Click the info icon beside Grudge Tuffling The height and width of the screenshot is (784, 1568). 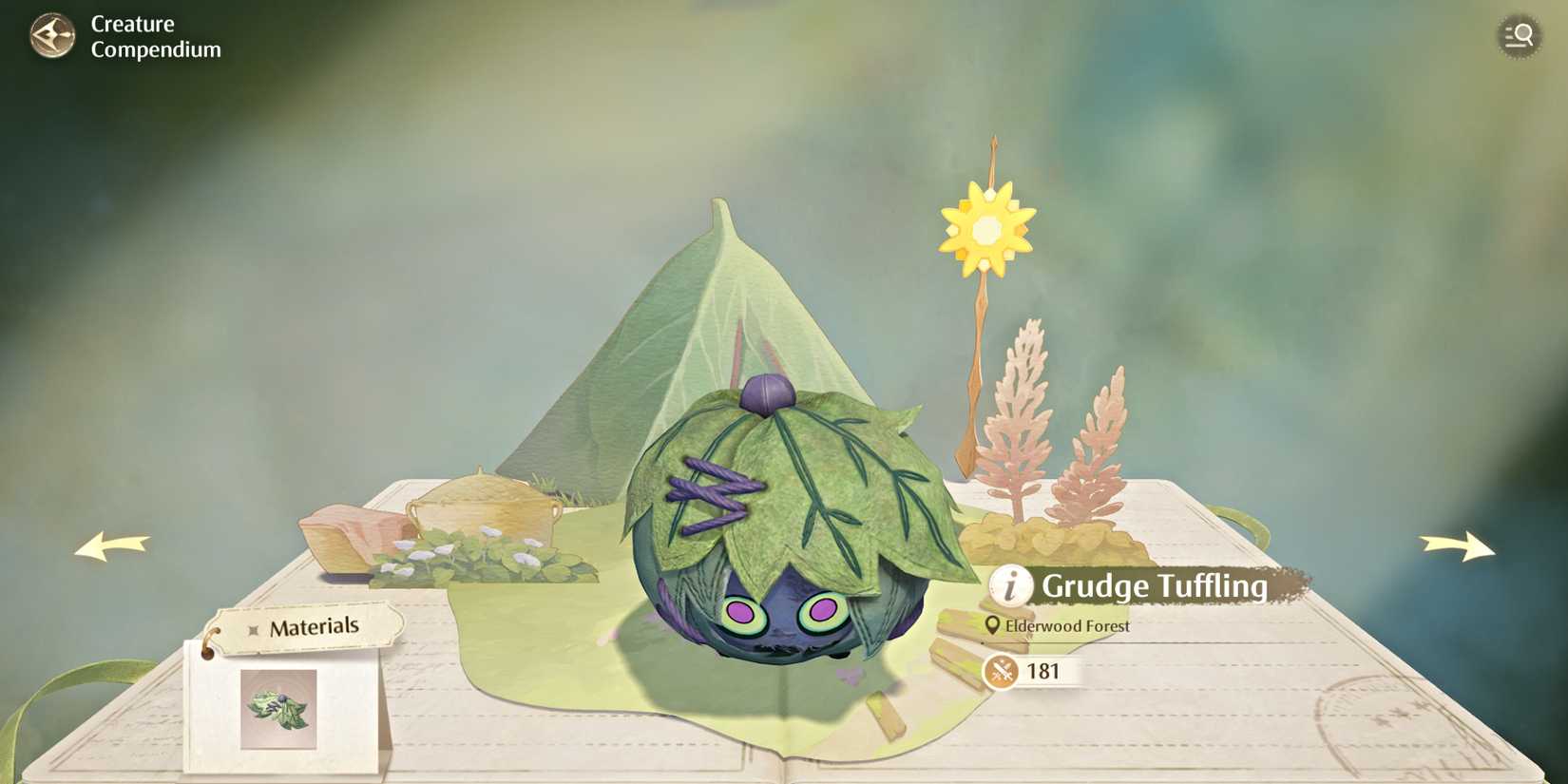tap(1010, 587)
